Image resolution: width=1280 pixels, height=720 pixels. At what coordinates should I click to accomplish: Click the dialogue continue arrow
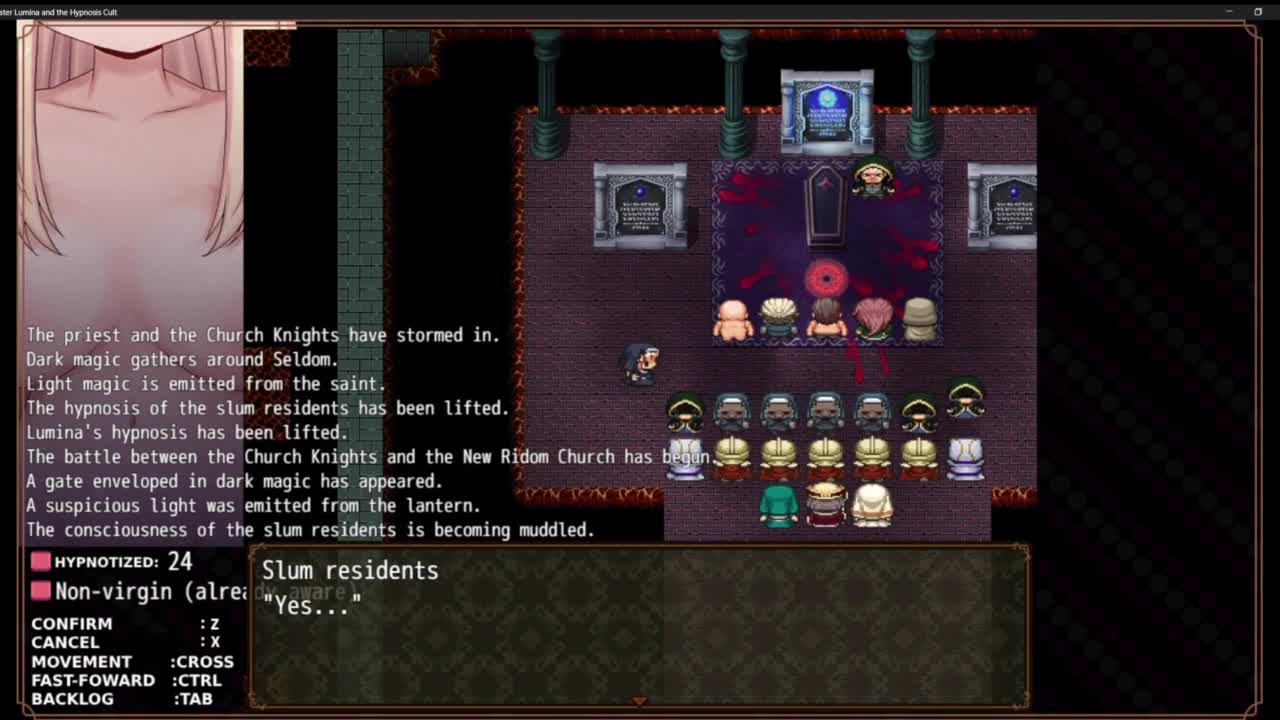[x=639, y=701]
